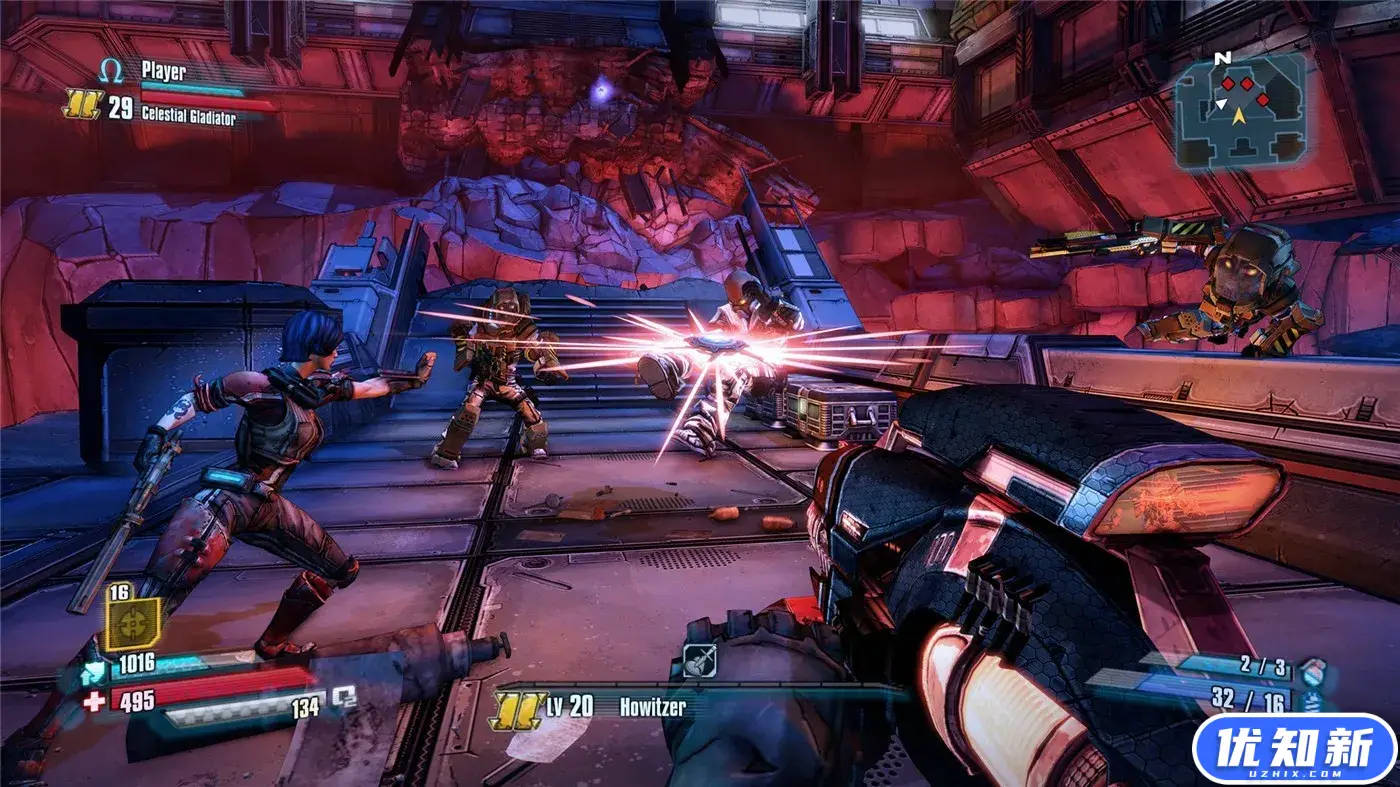The height and width of the screenshot is (787, 1400).
Task: Select the Omega class icon beside Player
Action: tap(111, 71)
